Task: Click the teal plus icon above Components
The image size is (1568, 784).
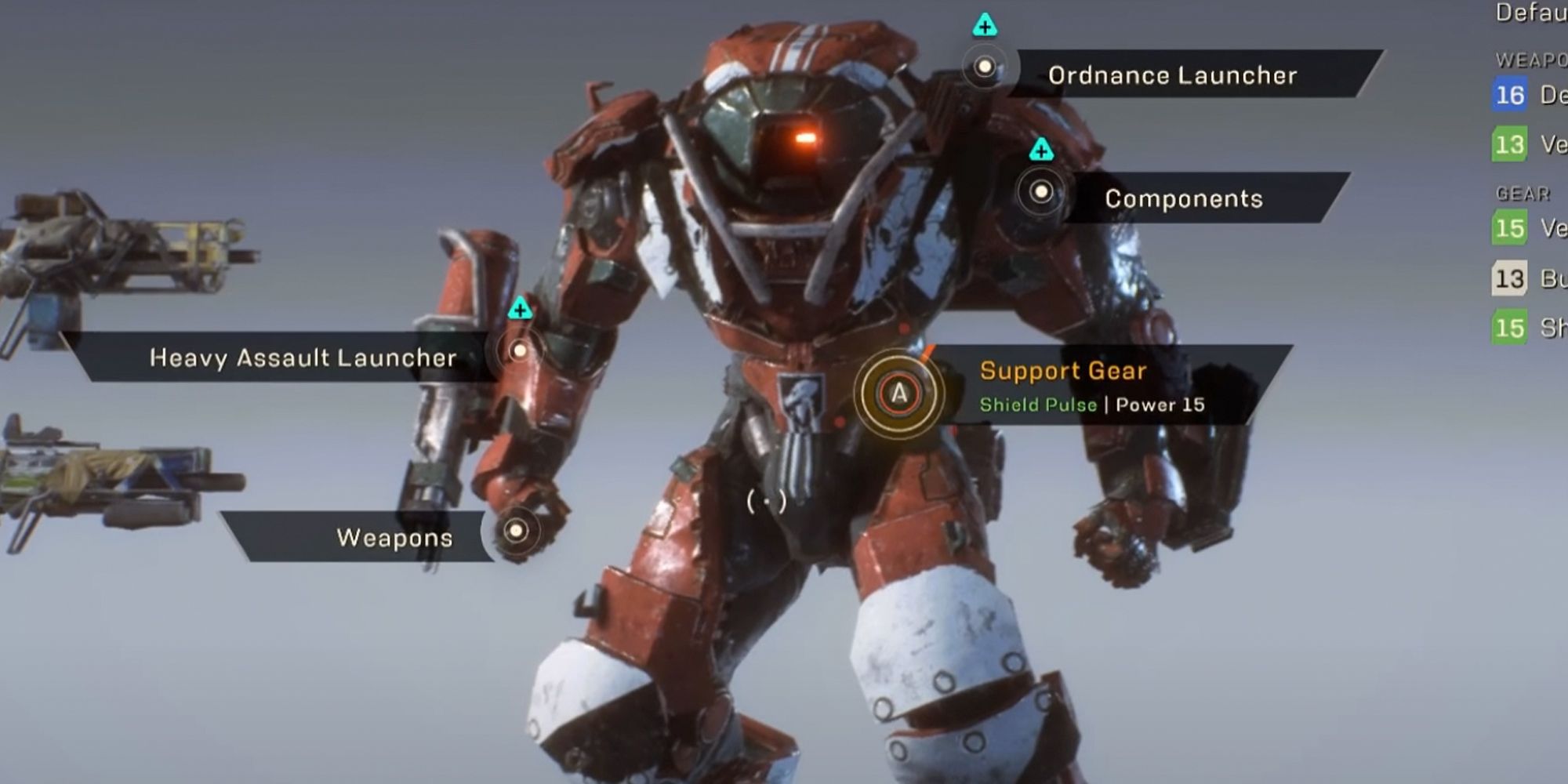Action: pyautogui.click(x=1040, y=149)
